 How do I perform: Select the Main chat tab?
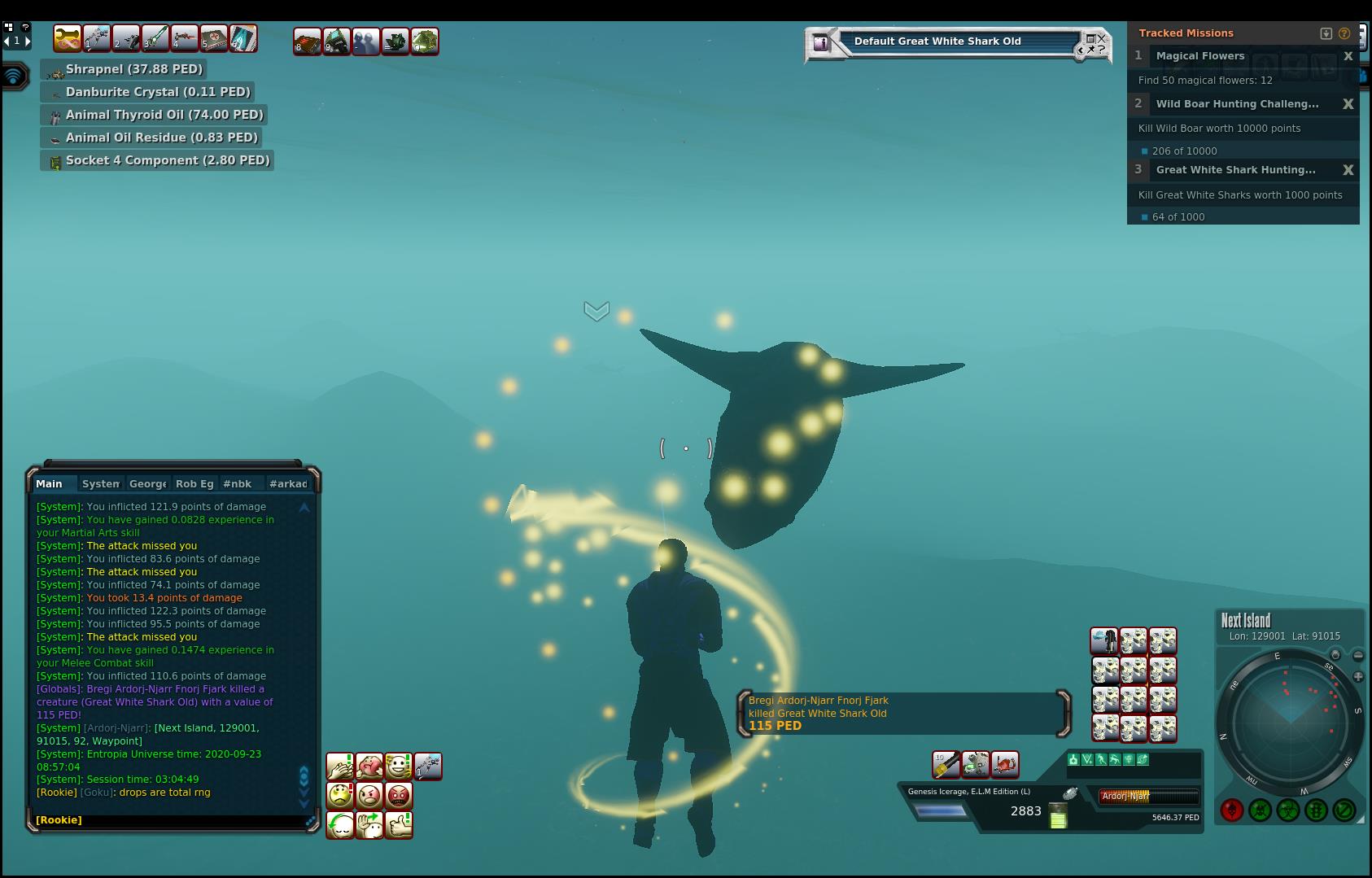pyautogui.click(x=49, y=483)
